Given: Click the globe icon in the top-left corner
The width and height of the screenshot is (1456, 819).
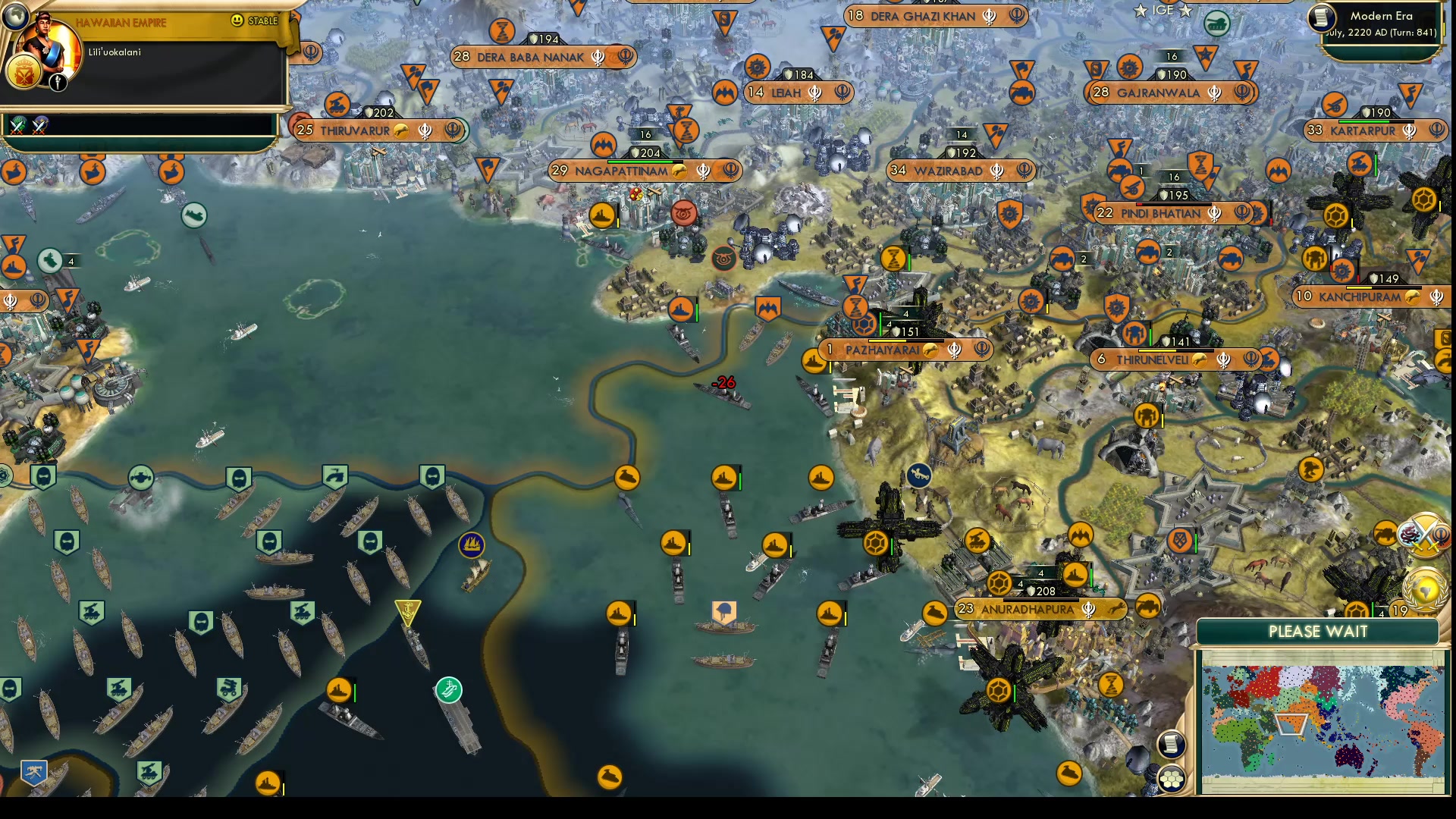Looking at the screenshot, I should pyautogui.click(x=14, y=17).
